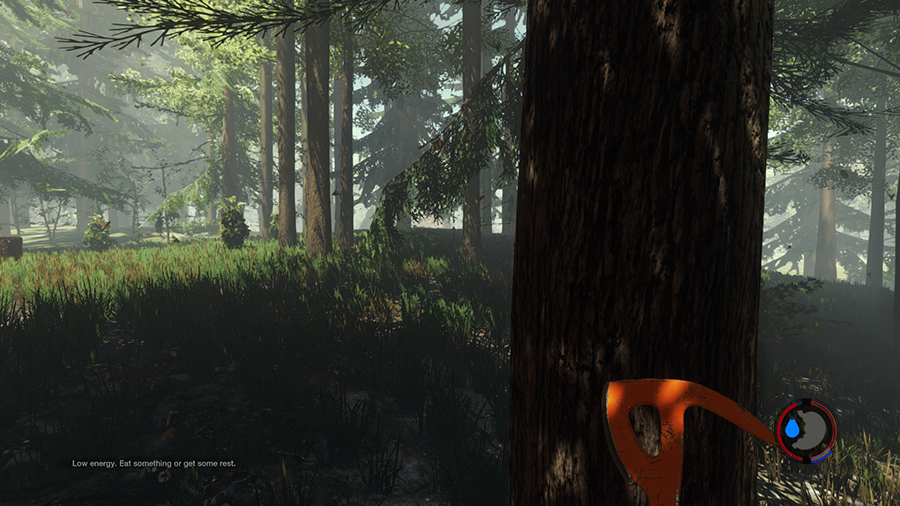Image resolution: width=900 pixels, height=506 pixels.
Task: Click the blue water drop thirst icon
Action: tap(792, 429)
